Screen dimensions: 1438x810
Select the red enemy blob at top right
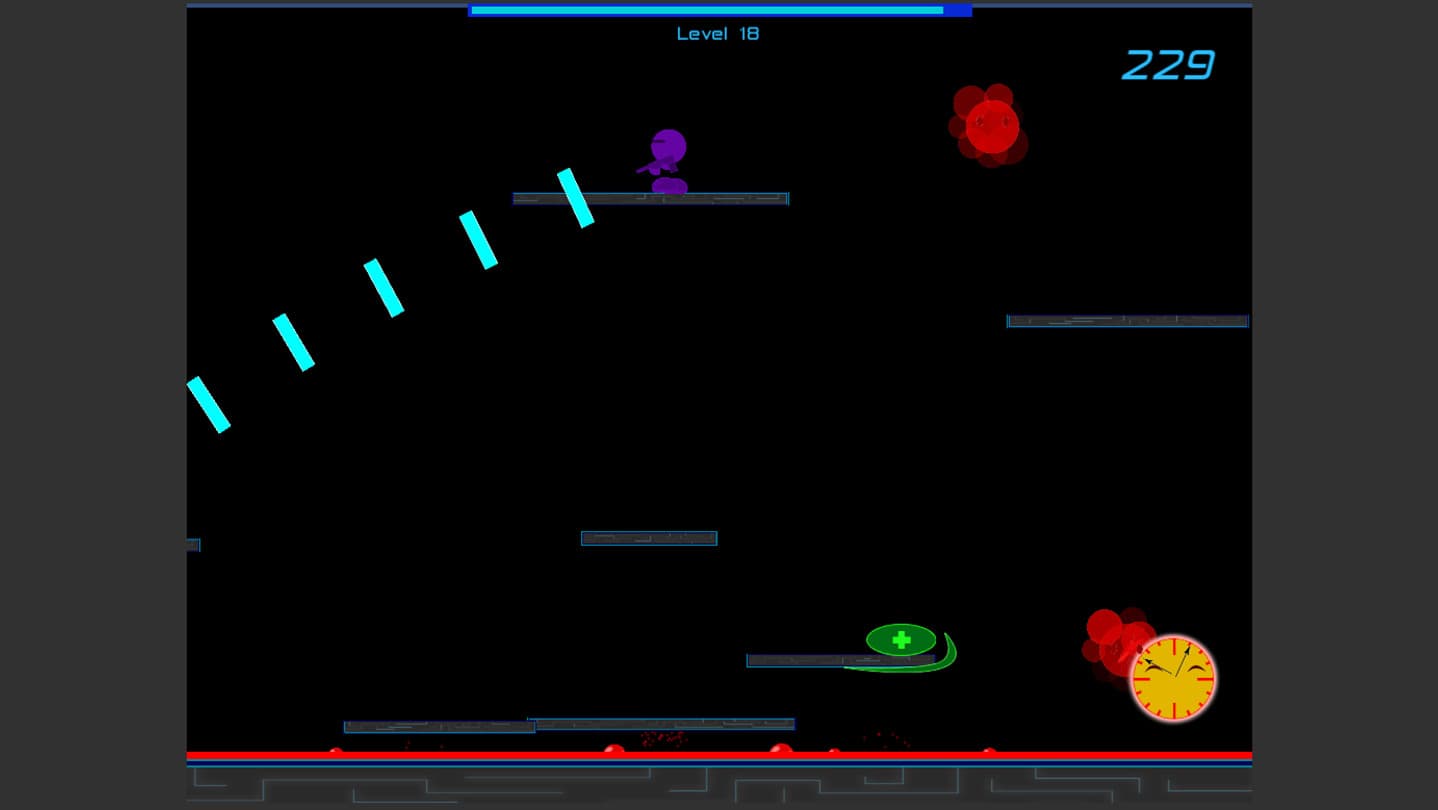(991, 124)
